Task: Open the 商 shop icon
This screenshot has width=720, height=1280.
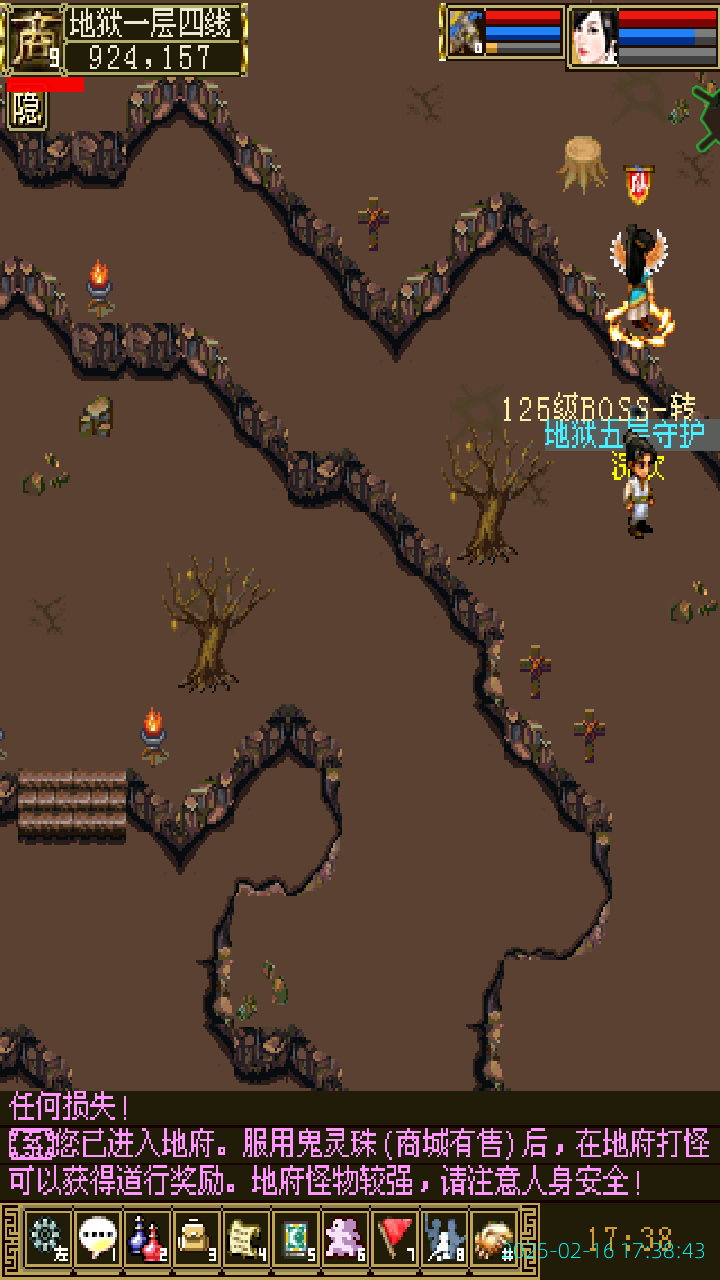Action: tap(34, 39)
